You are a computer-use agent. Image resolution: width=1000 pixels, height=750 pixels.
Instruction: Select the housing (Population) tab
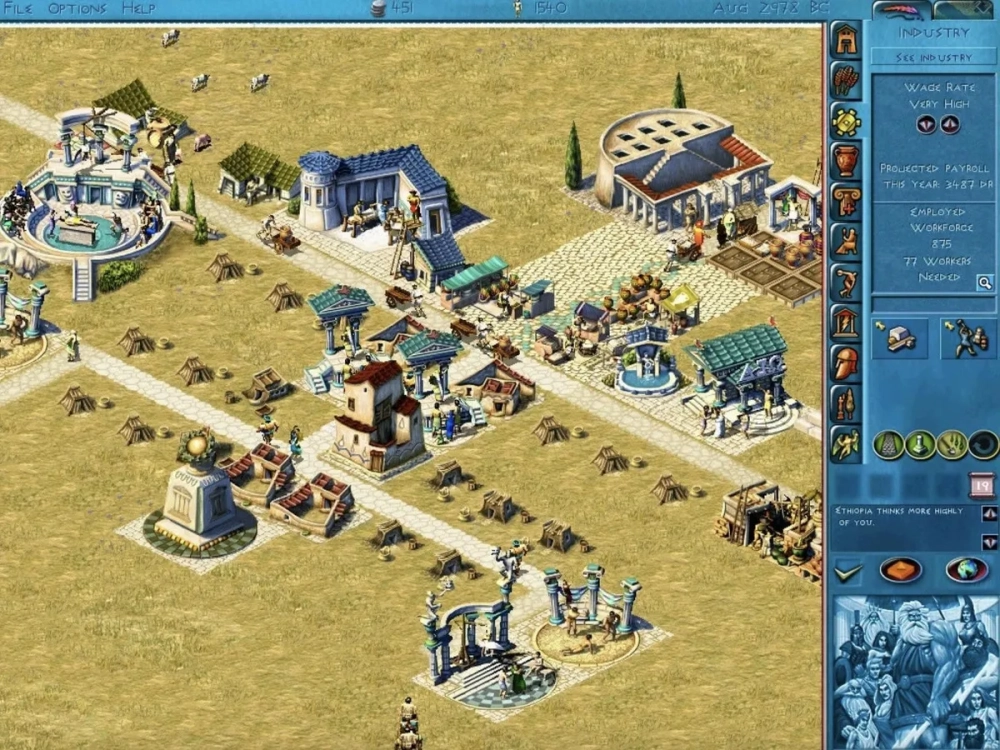[x=846, y=40]
